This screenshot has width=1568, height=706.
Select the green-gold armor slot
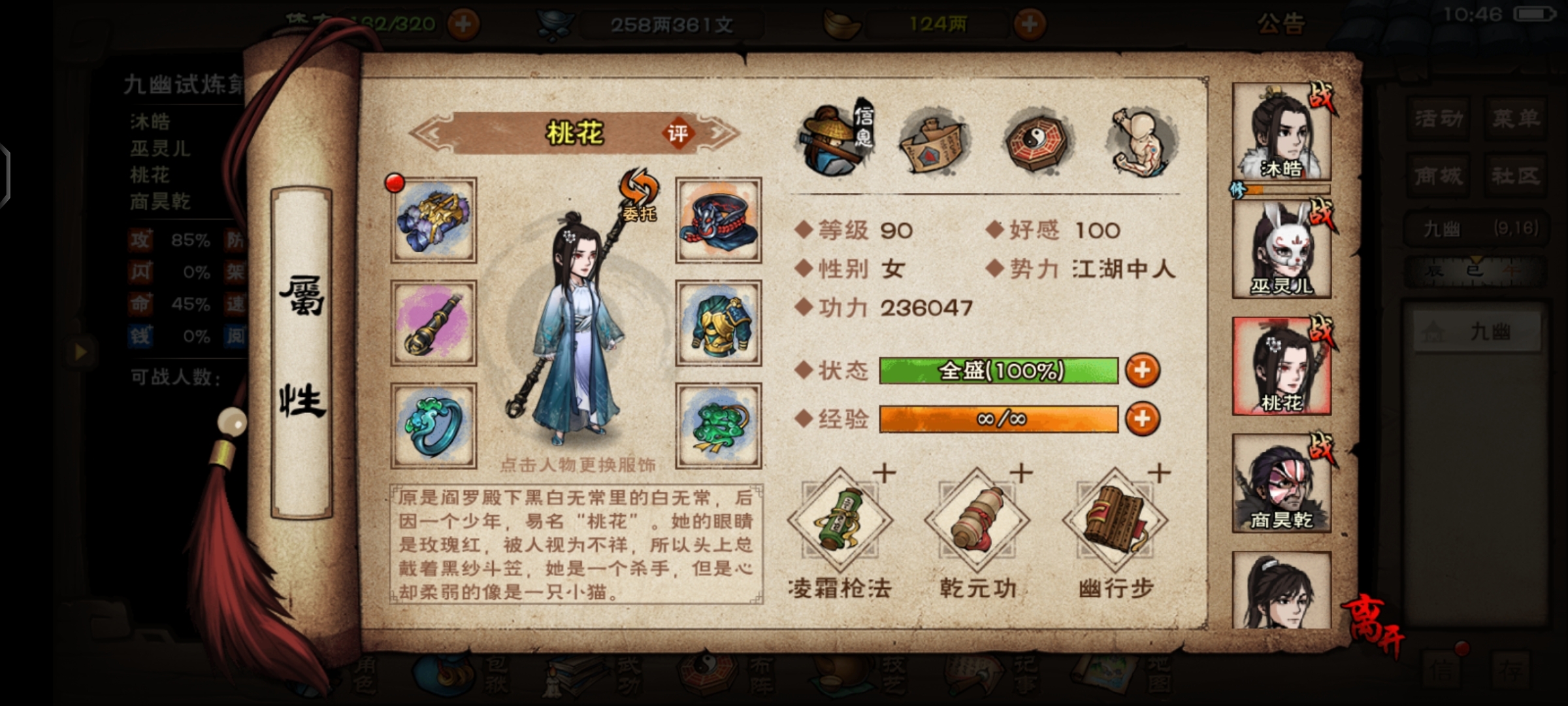click(718, 322)
